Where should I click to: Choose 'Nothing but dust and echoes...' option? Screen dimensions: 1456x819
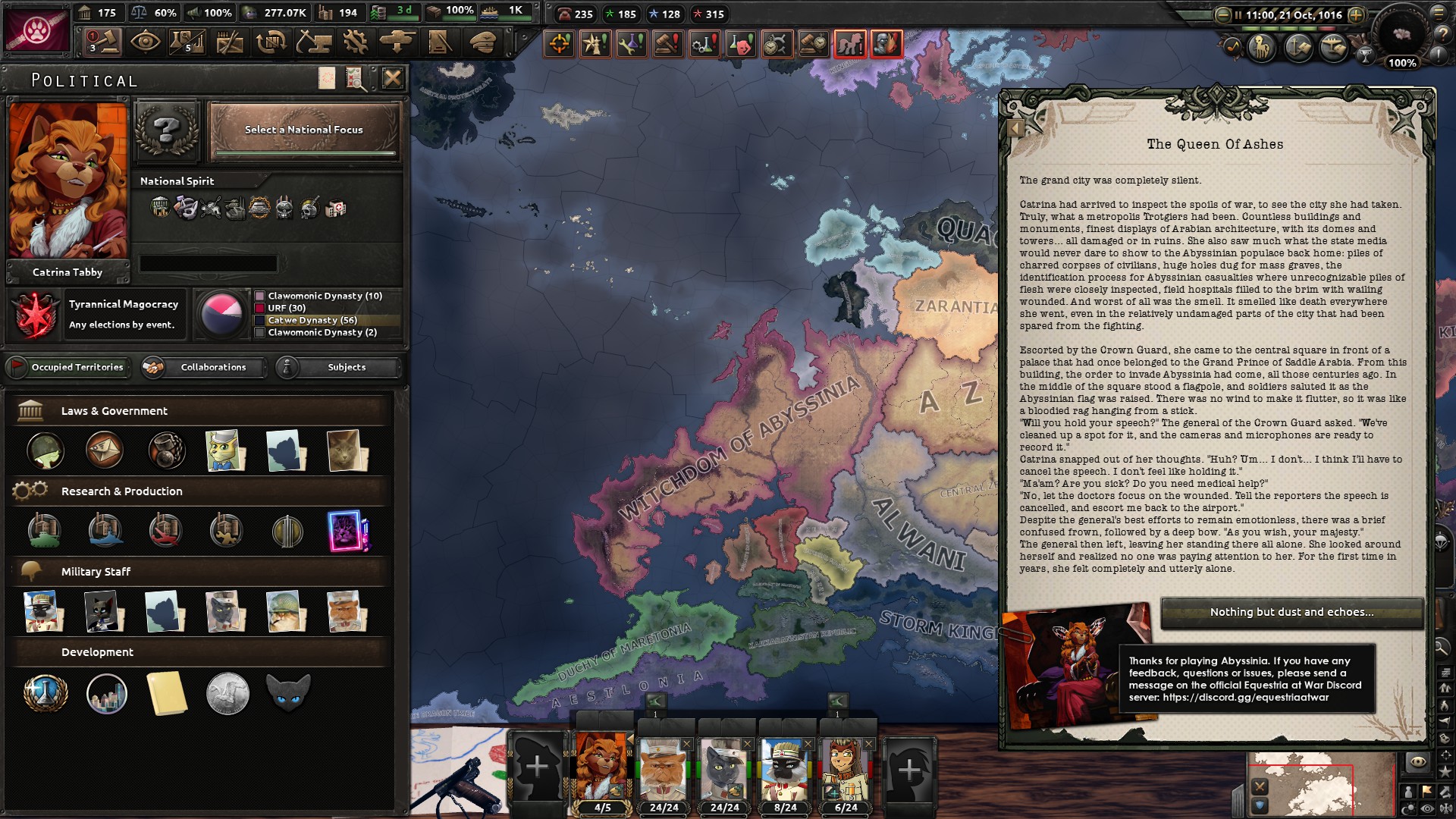point(1291,612)
